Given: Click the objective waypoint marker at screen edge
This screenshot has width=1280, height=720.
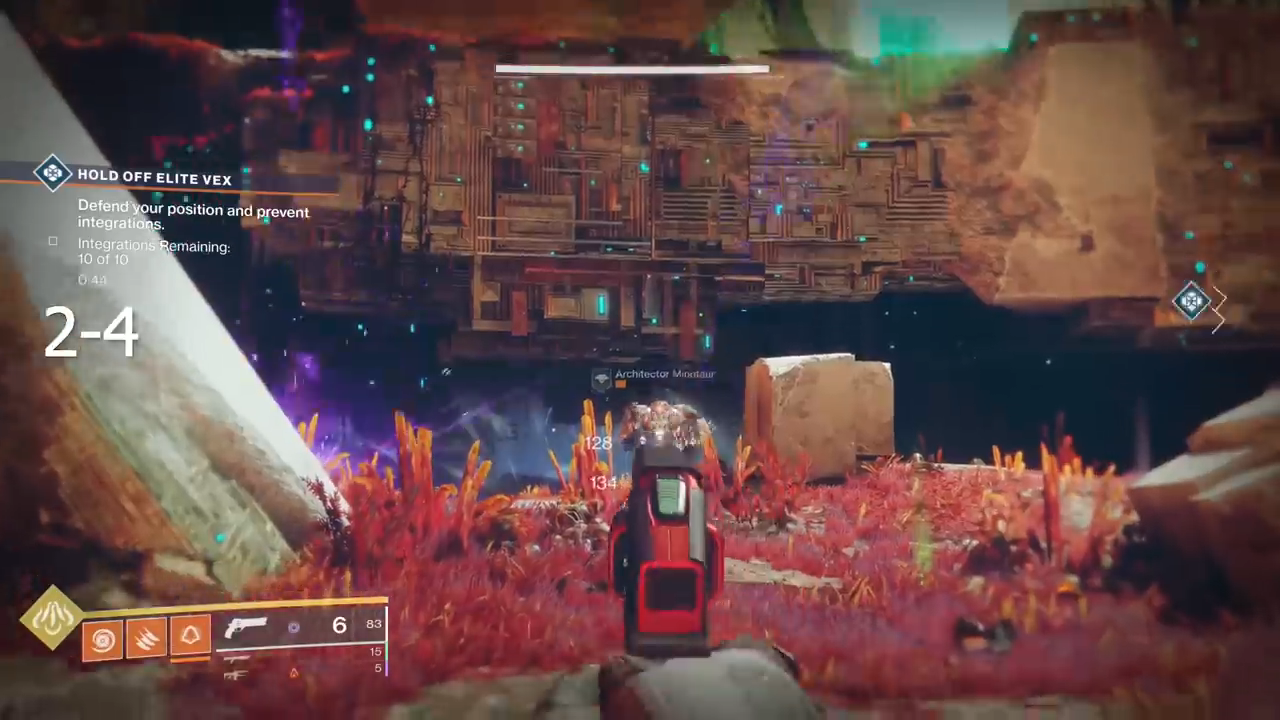Looking at the screenshot, I should [1191, 301].
